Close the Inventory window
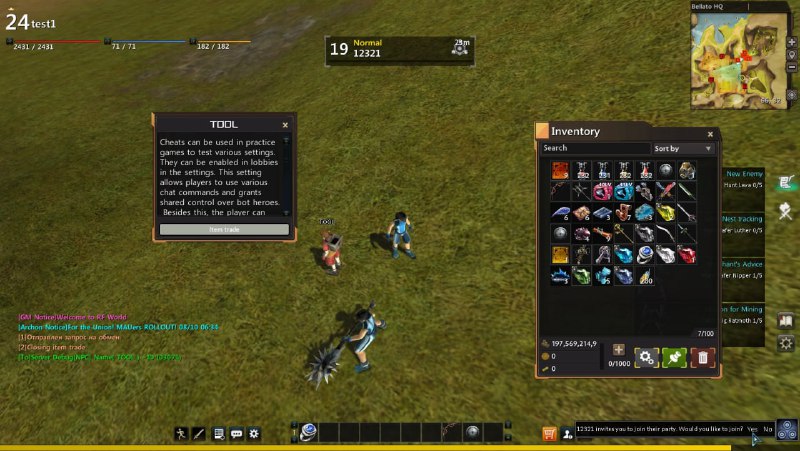Image resolution: width=800 pixels, height=451 pixels. click(x=710, y=133)
